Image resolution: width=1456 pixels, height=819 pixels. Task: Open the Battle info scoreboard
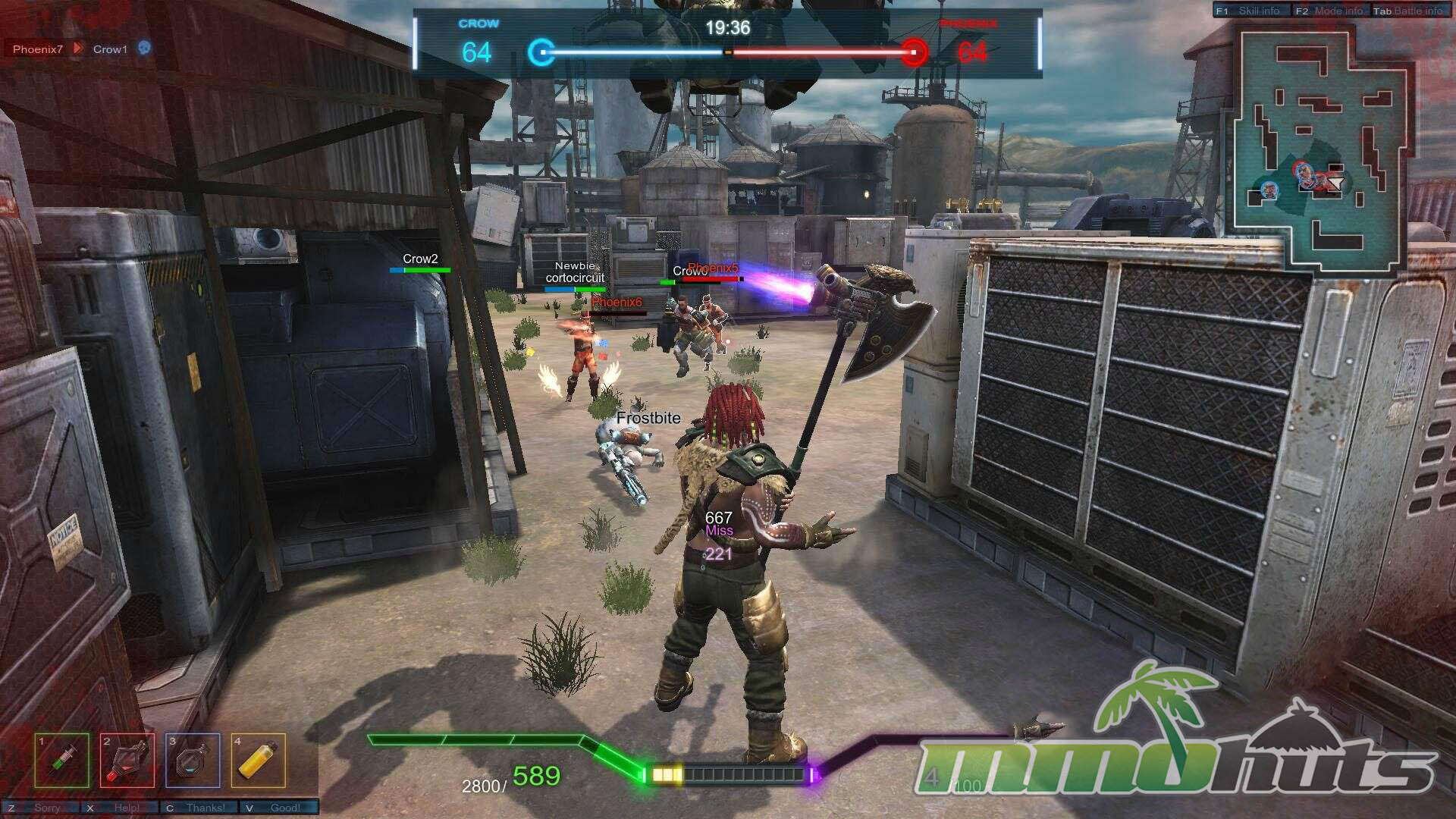[1409, 11]
